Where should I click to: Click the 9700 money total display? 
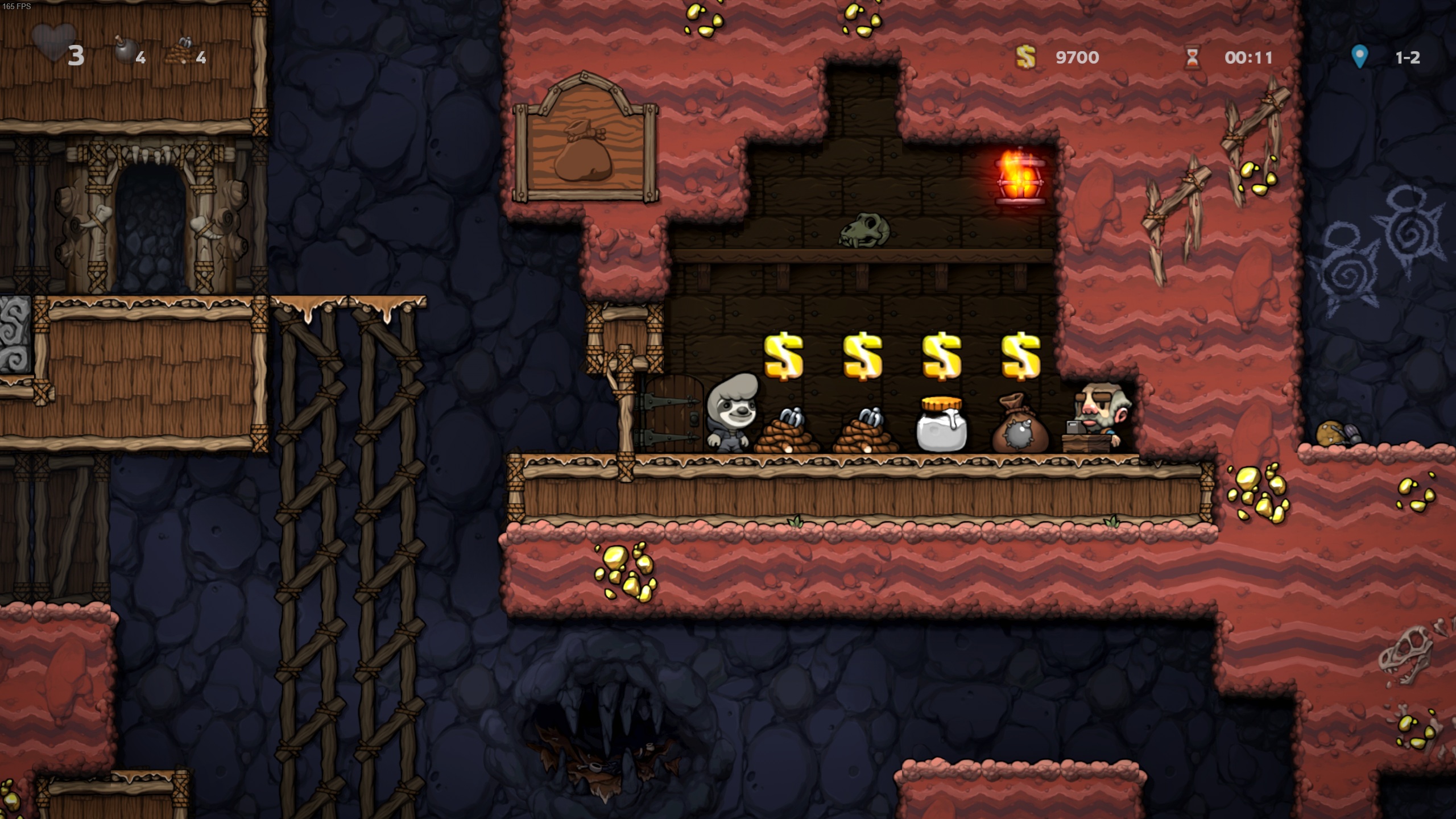[x=1078, y=57]
